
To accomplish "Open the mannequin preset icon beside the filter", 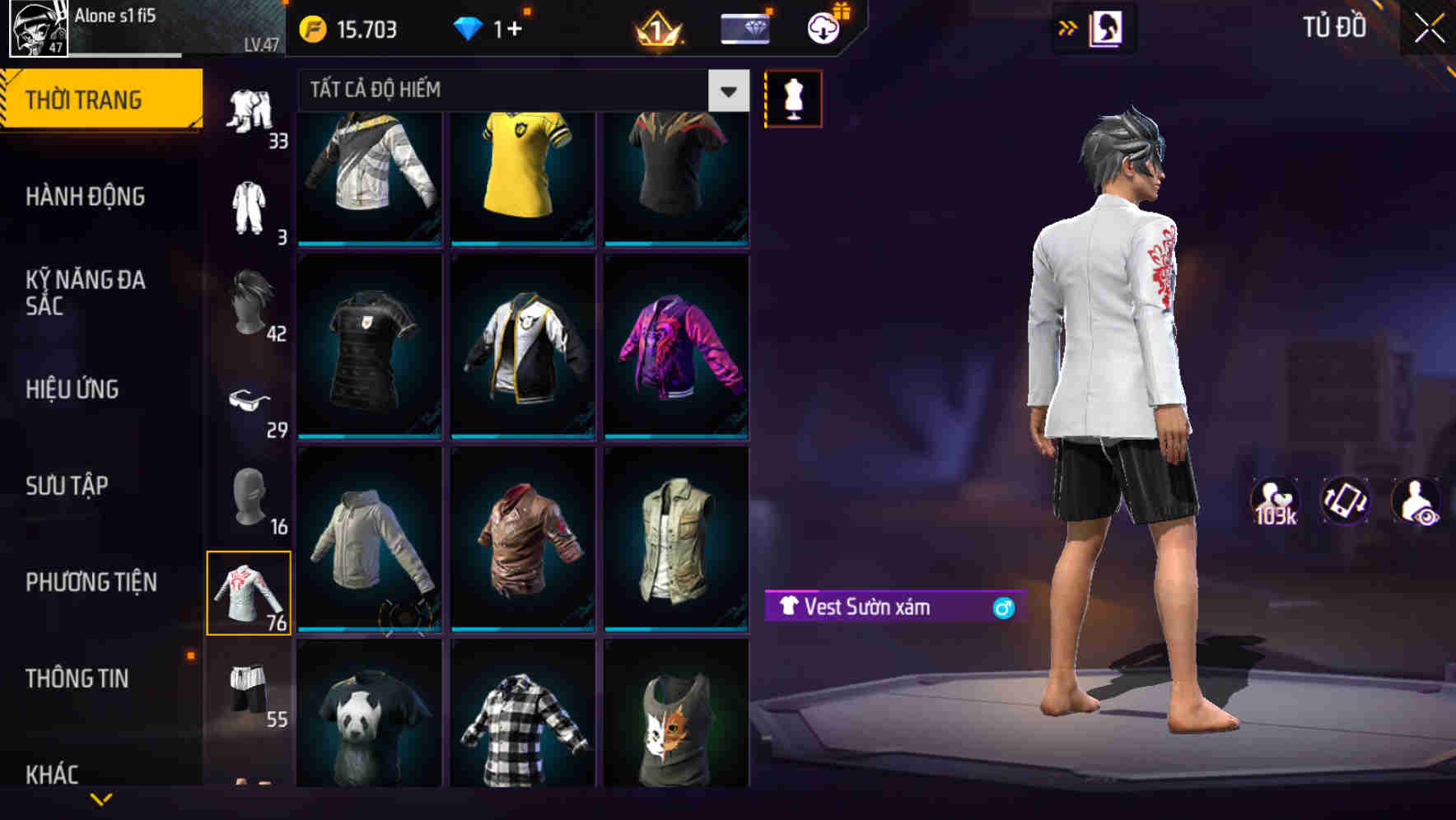I will click(792, 97).
